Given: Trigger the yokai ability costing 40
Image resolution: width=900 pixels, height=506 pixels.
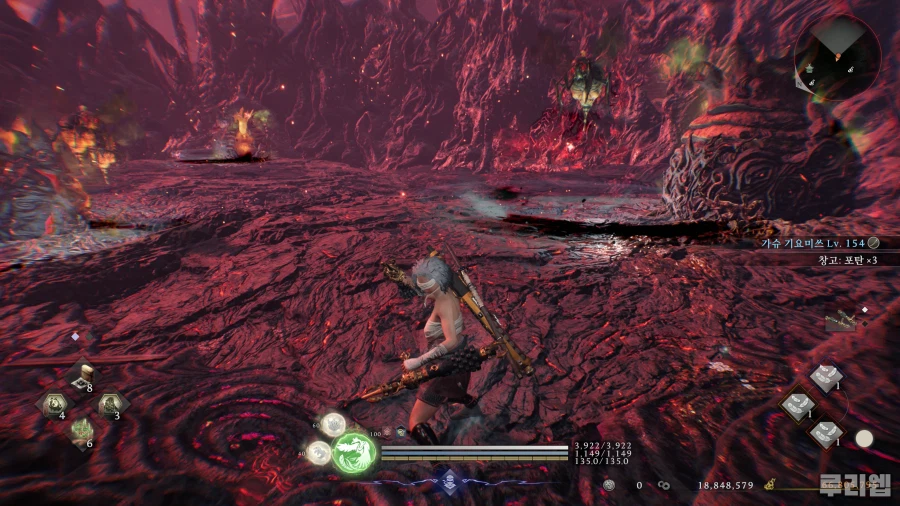Looking at the screenshot, I should pyautogui.click(x=319, y=454).
